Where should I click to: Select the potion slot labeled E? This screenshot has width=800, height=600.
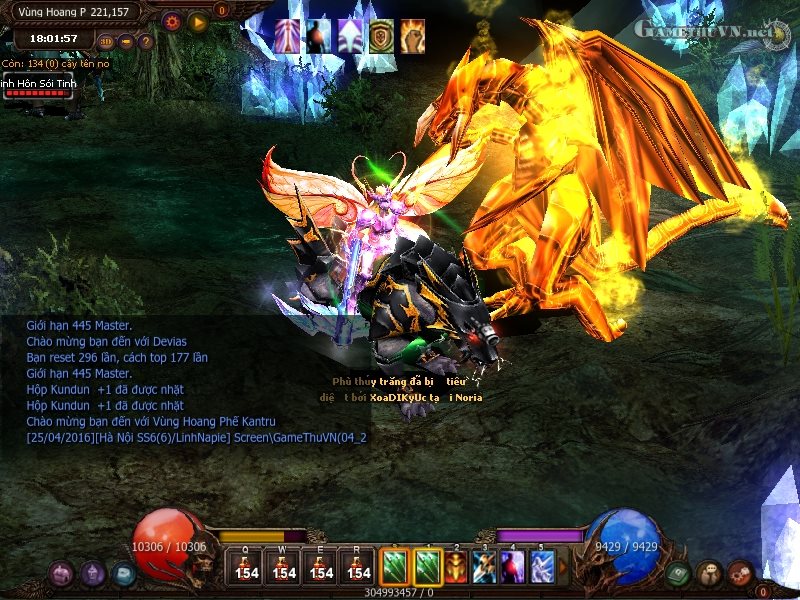pyautogui.click(x=321, y=566)
